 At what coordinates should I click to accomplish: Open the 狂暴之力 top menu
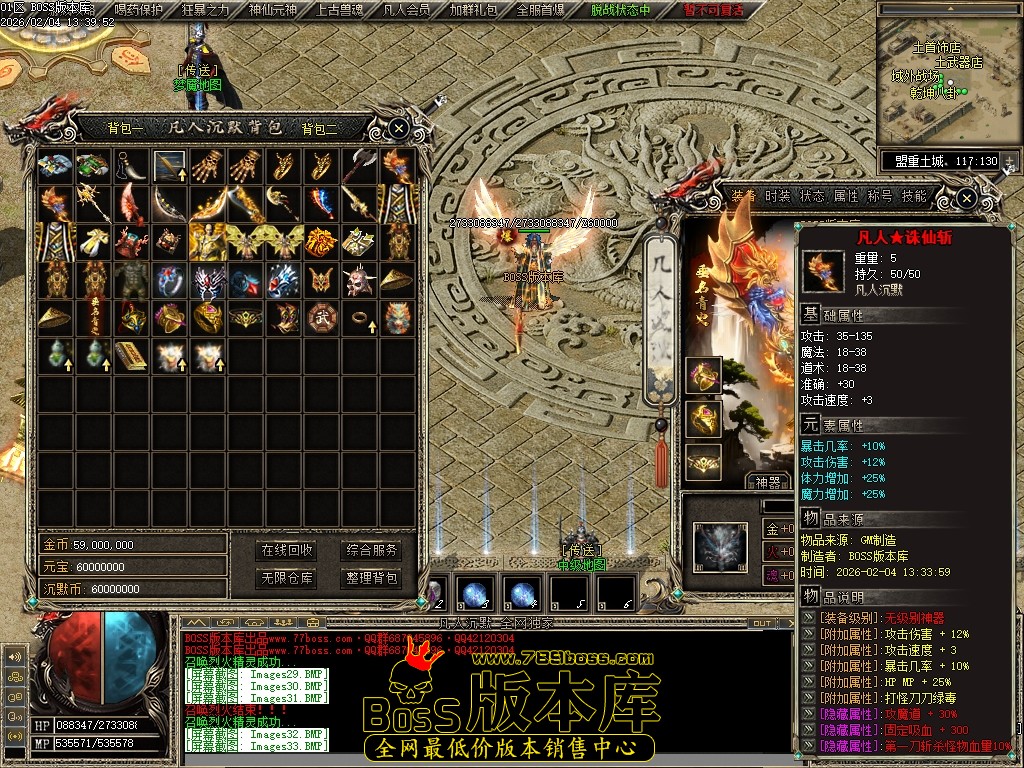tap(204, 10)
